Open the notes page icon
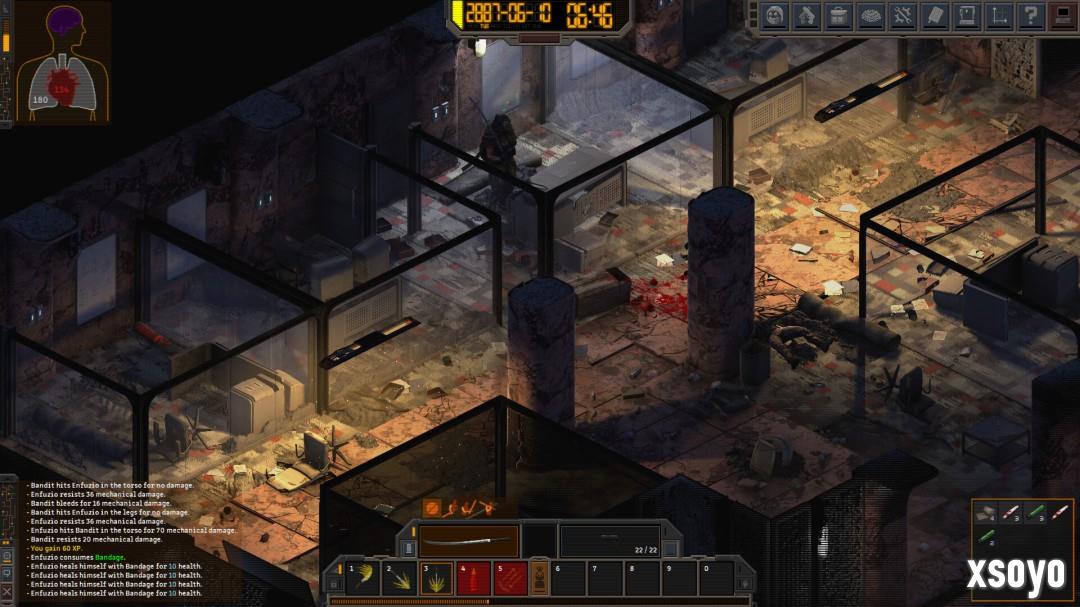The width and height of the screenshot is (1080, 607). click(934, 16)
